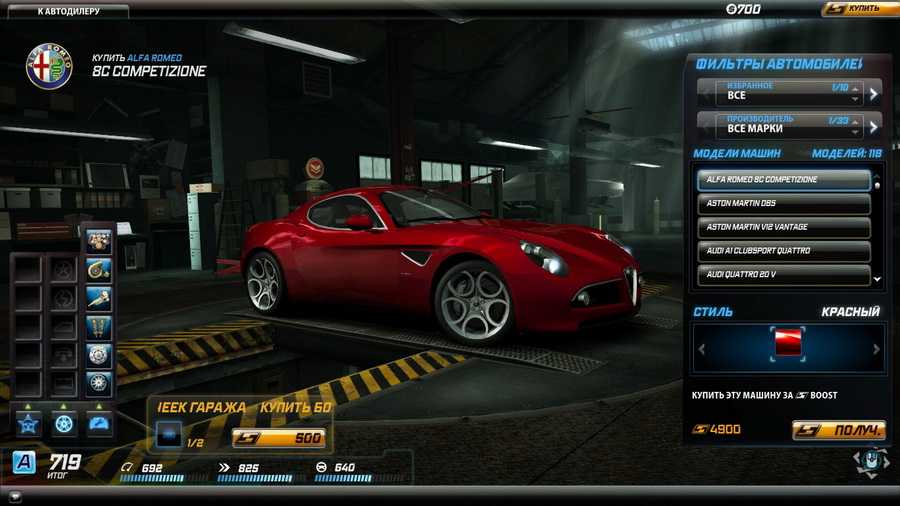The height and width of the screenshot is (506, 900).
Task: Advance the manufacturer filter with its right arrow
Action: tap(873, 127)
